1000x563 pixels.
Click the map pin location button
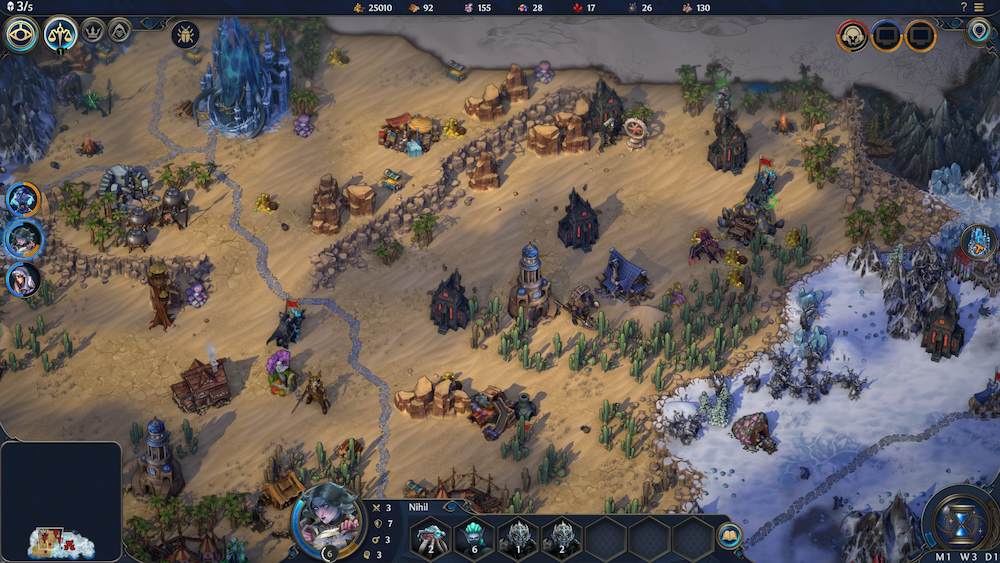click(979, 31)
